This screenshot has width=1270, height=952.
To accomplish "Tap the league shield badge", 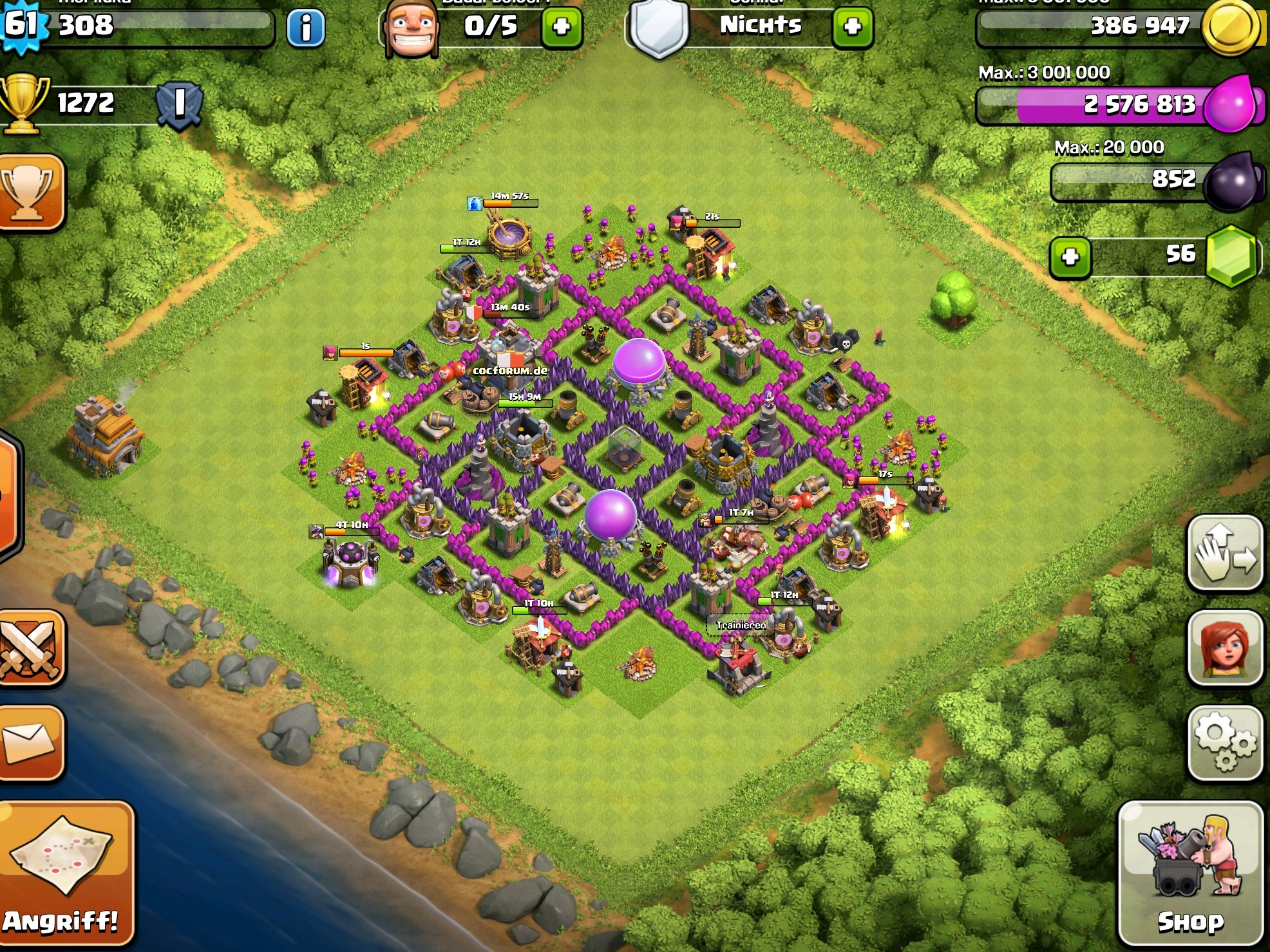I will coord(180,104).
